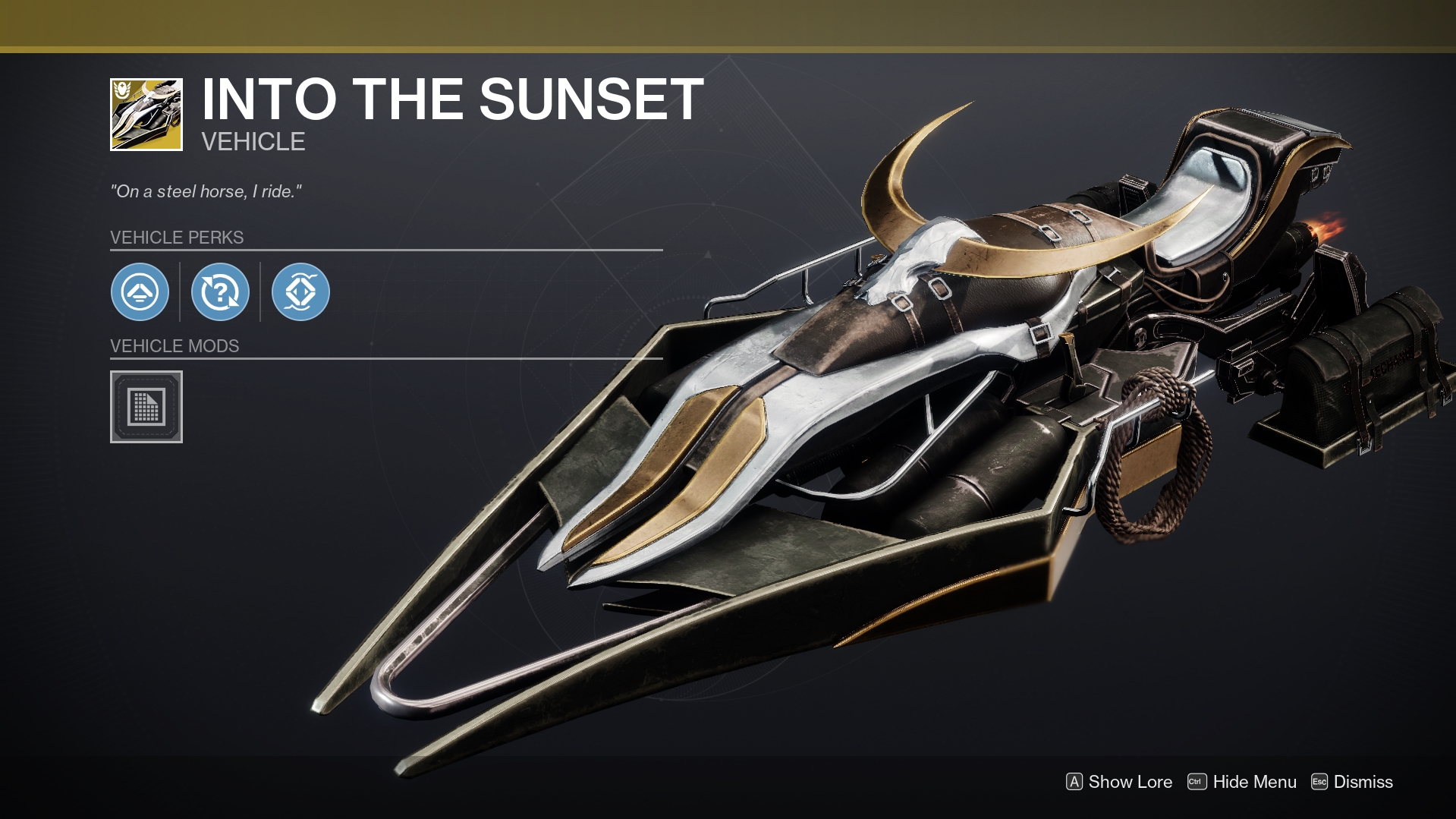Inspect the first vehicle perk with upward arrow

[140, 291]
